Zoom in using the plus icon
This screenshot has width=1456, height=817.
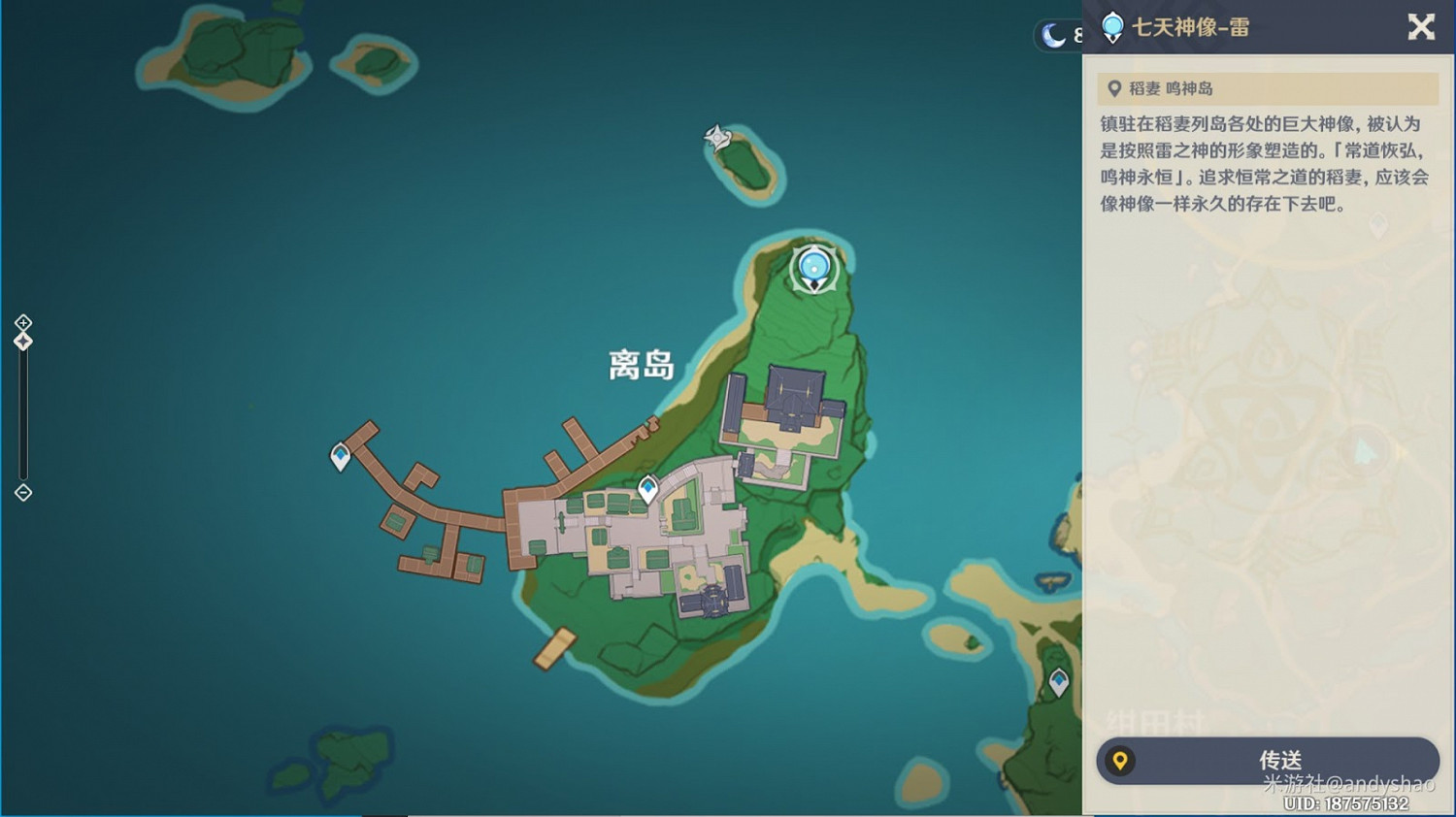(22, 323)
